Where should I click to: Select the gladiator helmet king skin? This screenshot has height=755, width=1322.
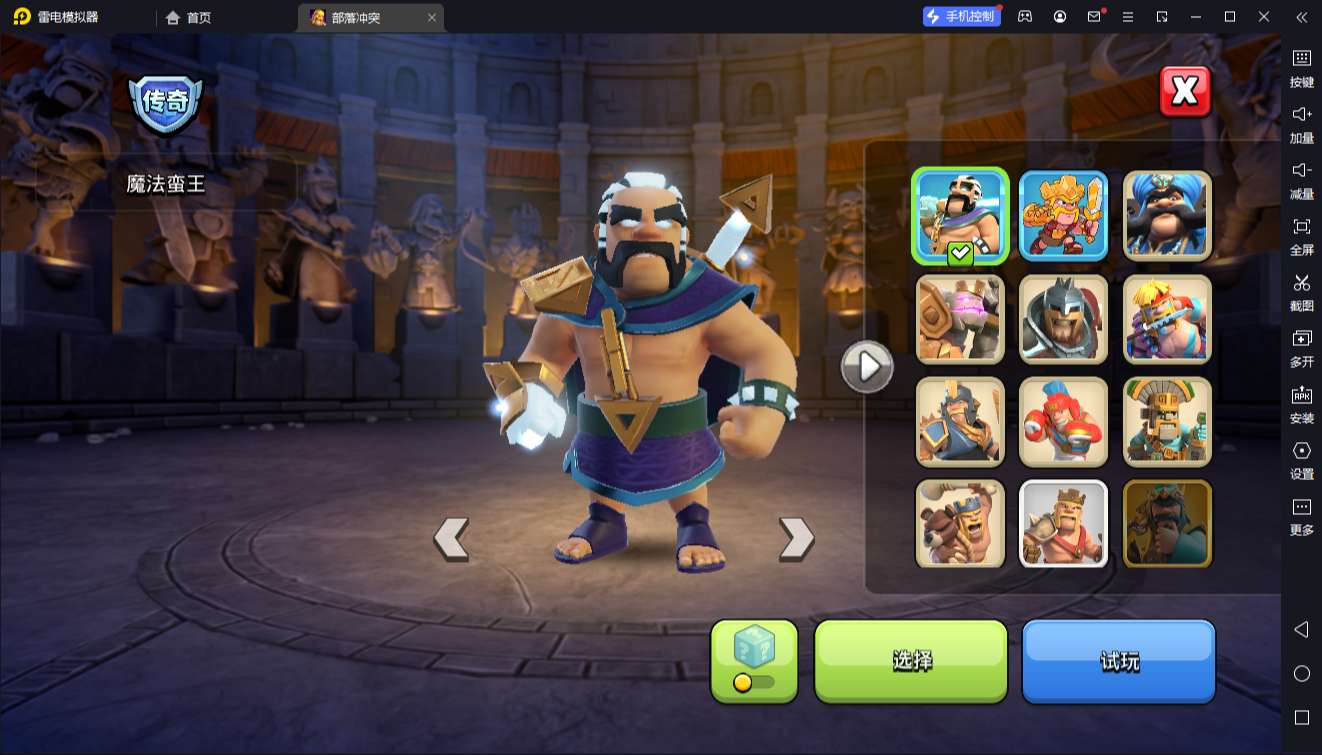tap(1063, 319)
